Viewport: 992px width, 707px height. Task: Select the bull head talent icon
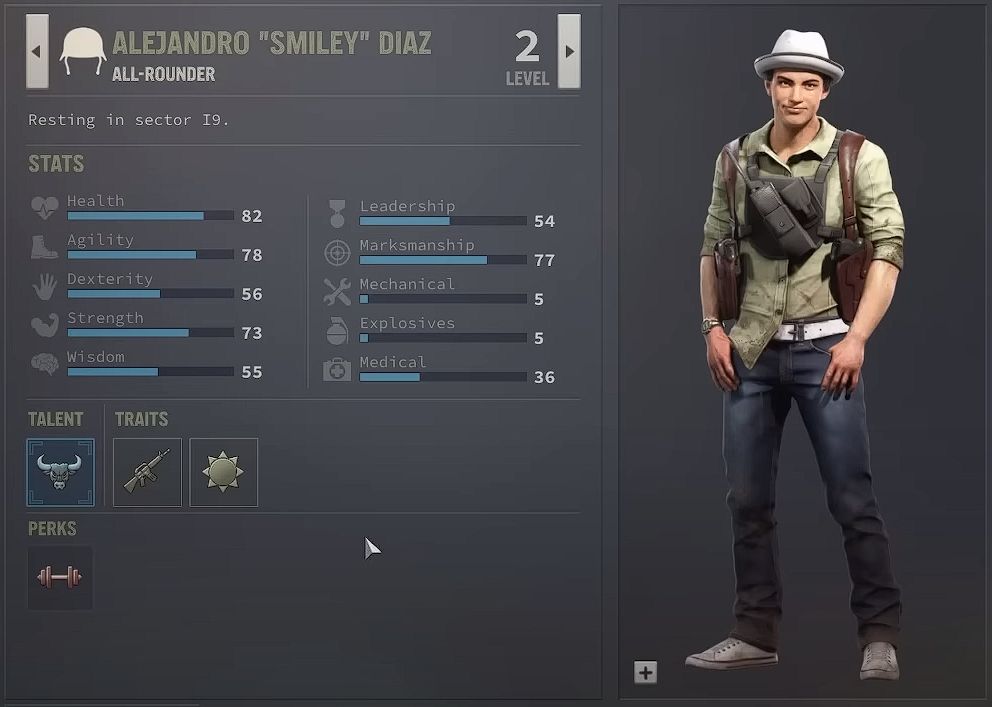click(x=60, y=472)
